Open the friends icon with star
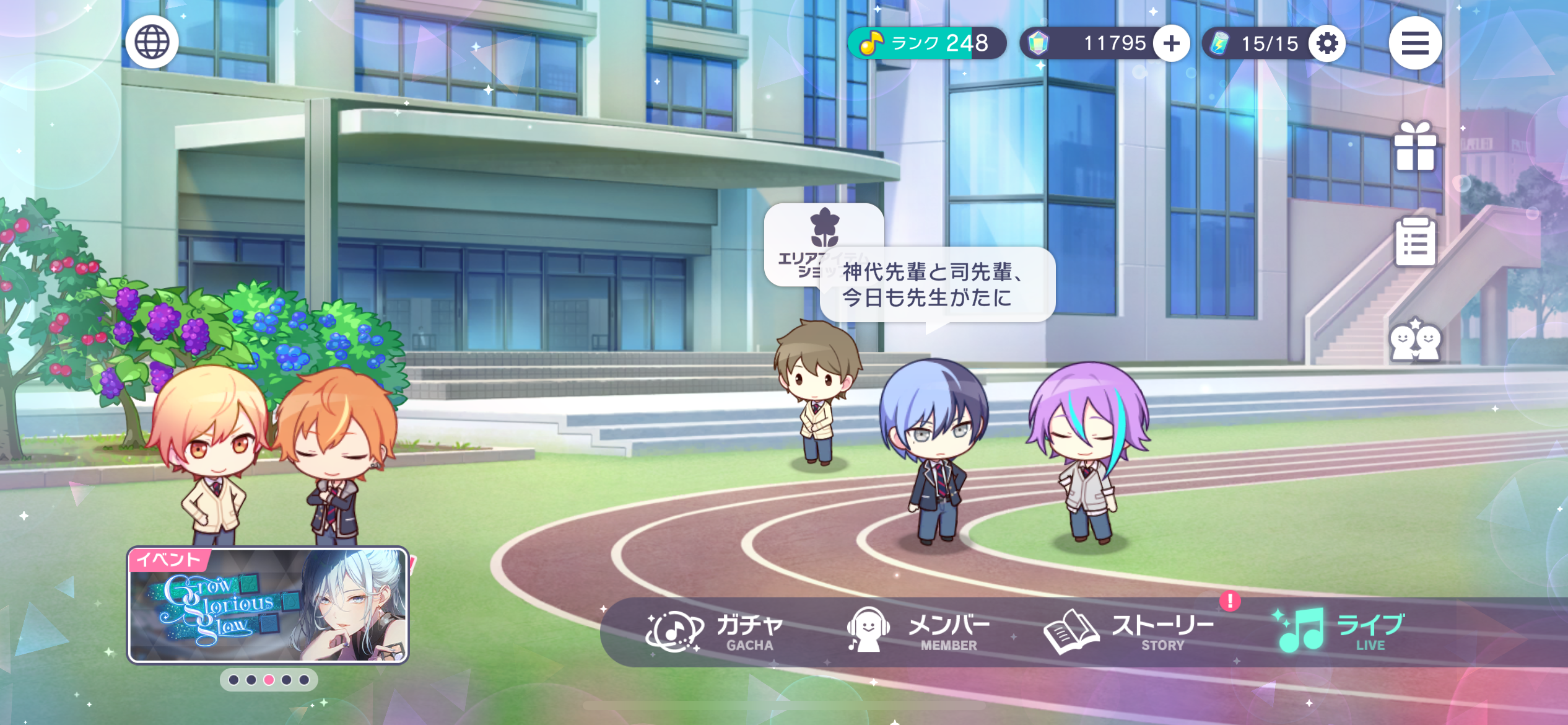Image resolution: width=1568 pixels, height=725 pixels. pyautogui.click(x=1414, y=340)
